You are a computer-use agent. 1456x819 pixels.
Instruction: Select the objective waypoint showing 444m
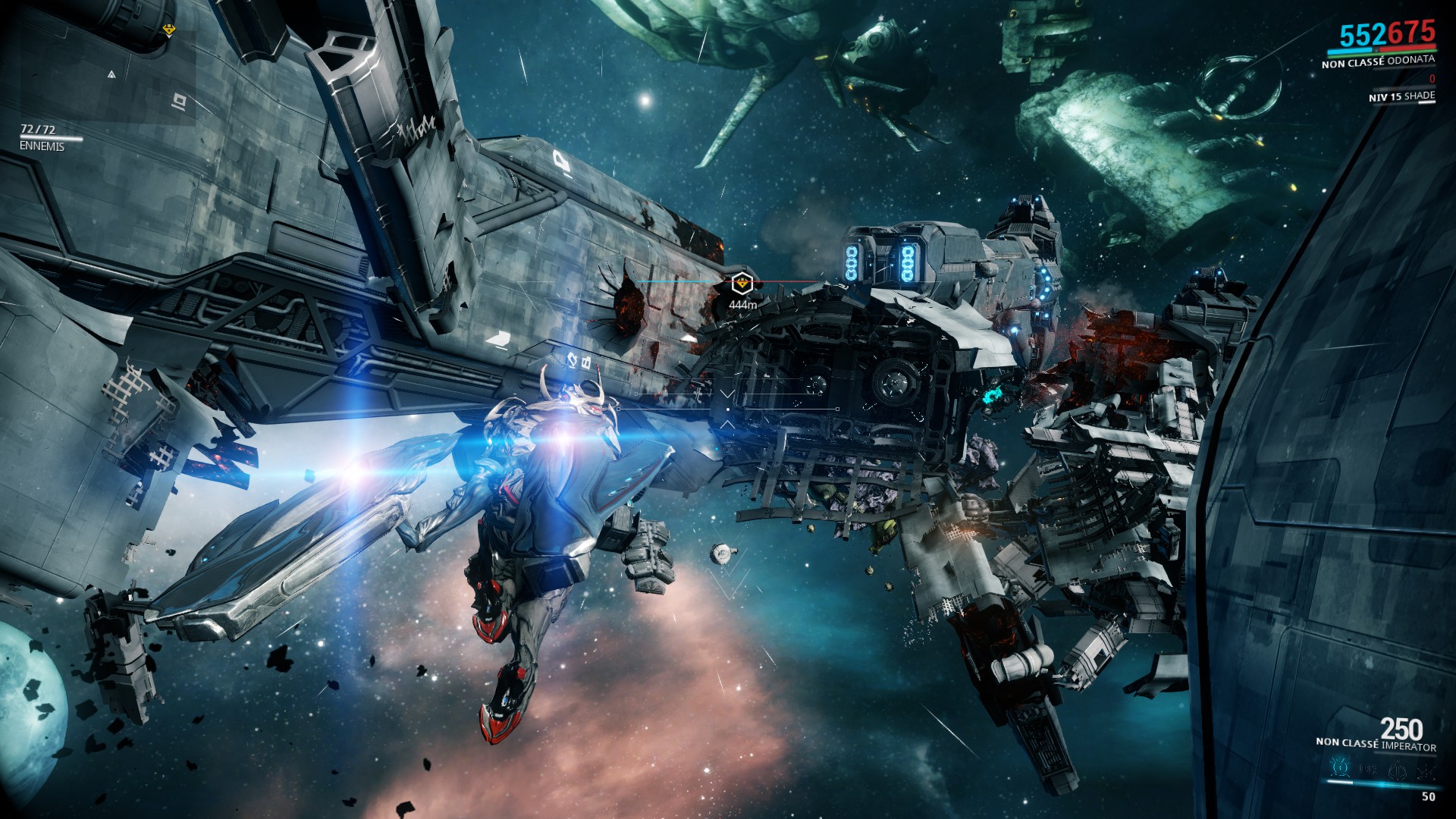click(x=742, y=284)
